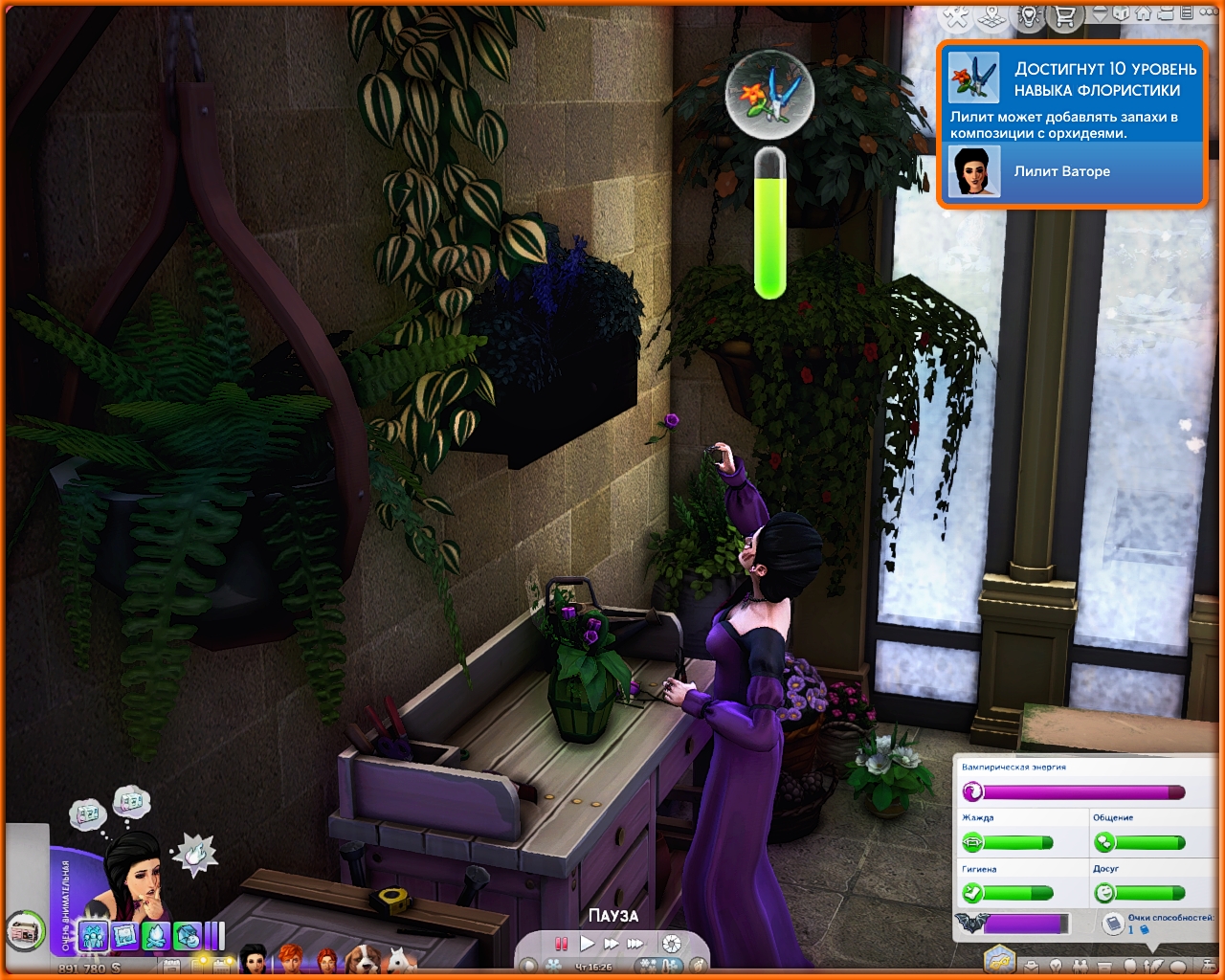Select the brown-and-white dog household portrait

click(x=362, y=959)
